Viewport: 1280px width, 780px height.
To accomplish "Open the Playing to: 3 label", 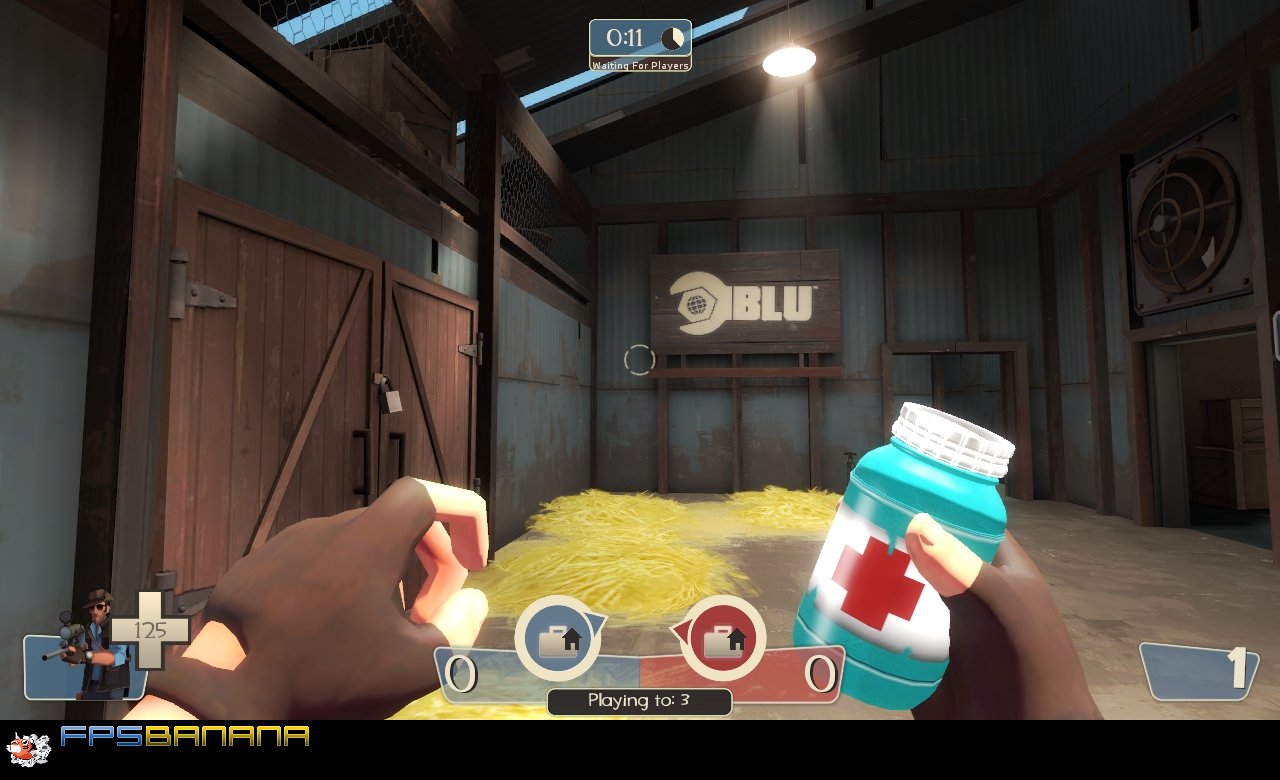I will click(641, 701).
